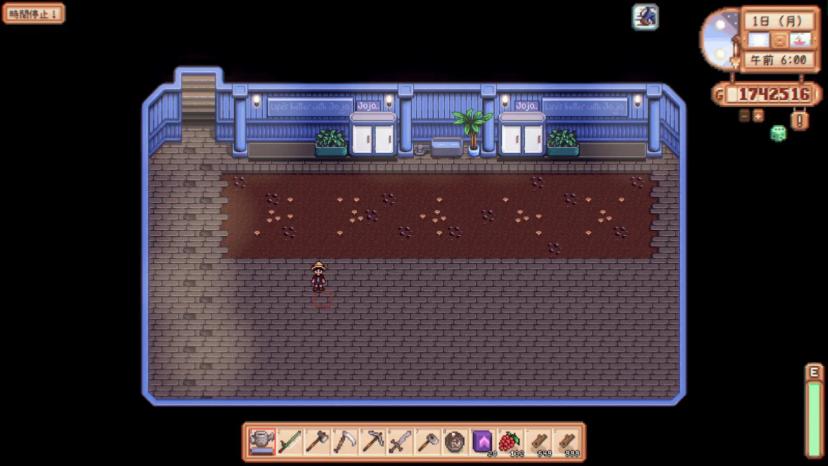The width and height of the screenshot is (828, 466).
Task: Choose the red berries hotbar slot
Action: click(x=510, y=441)
